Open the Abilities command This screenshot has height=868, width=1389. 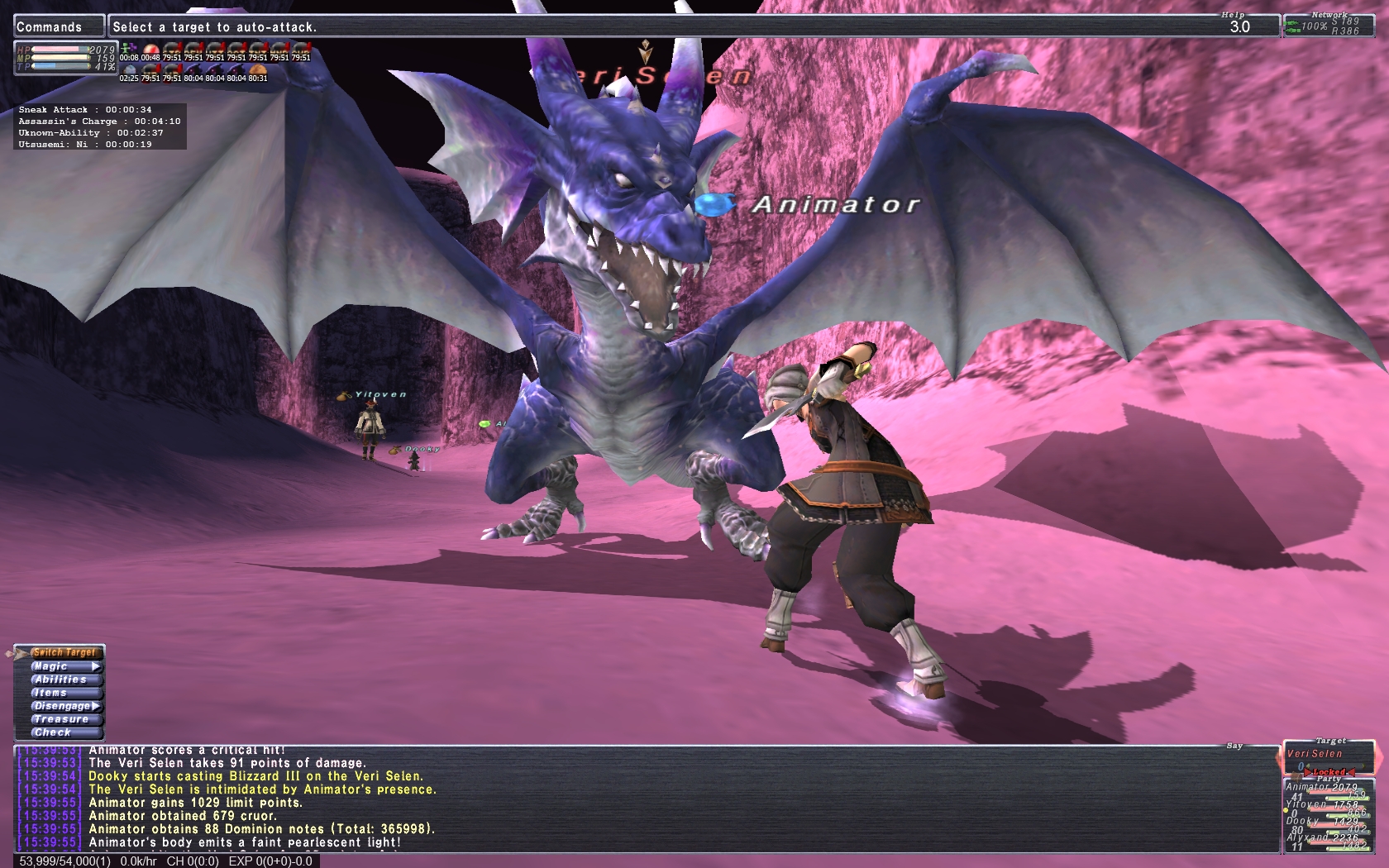pos(60,680)
